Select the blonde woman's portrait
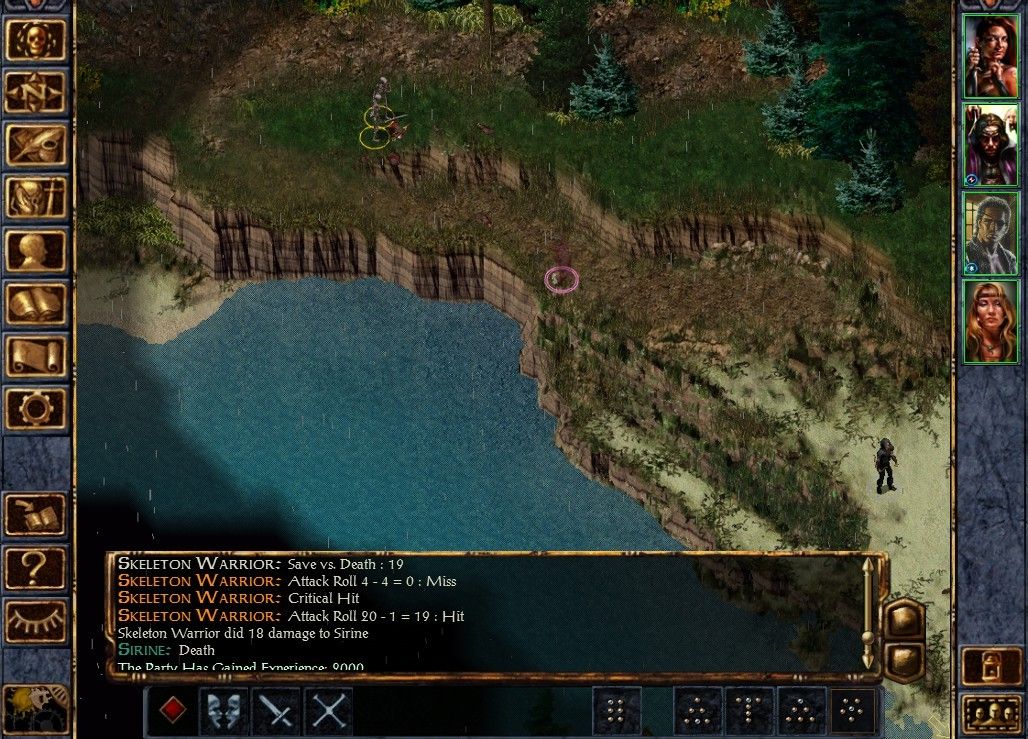Viewport: 1028px width, 739px height. [990, 321]
